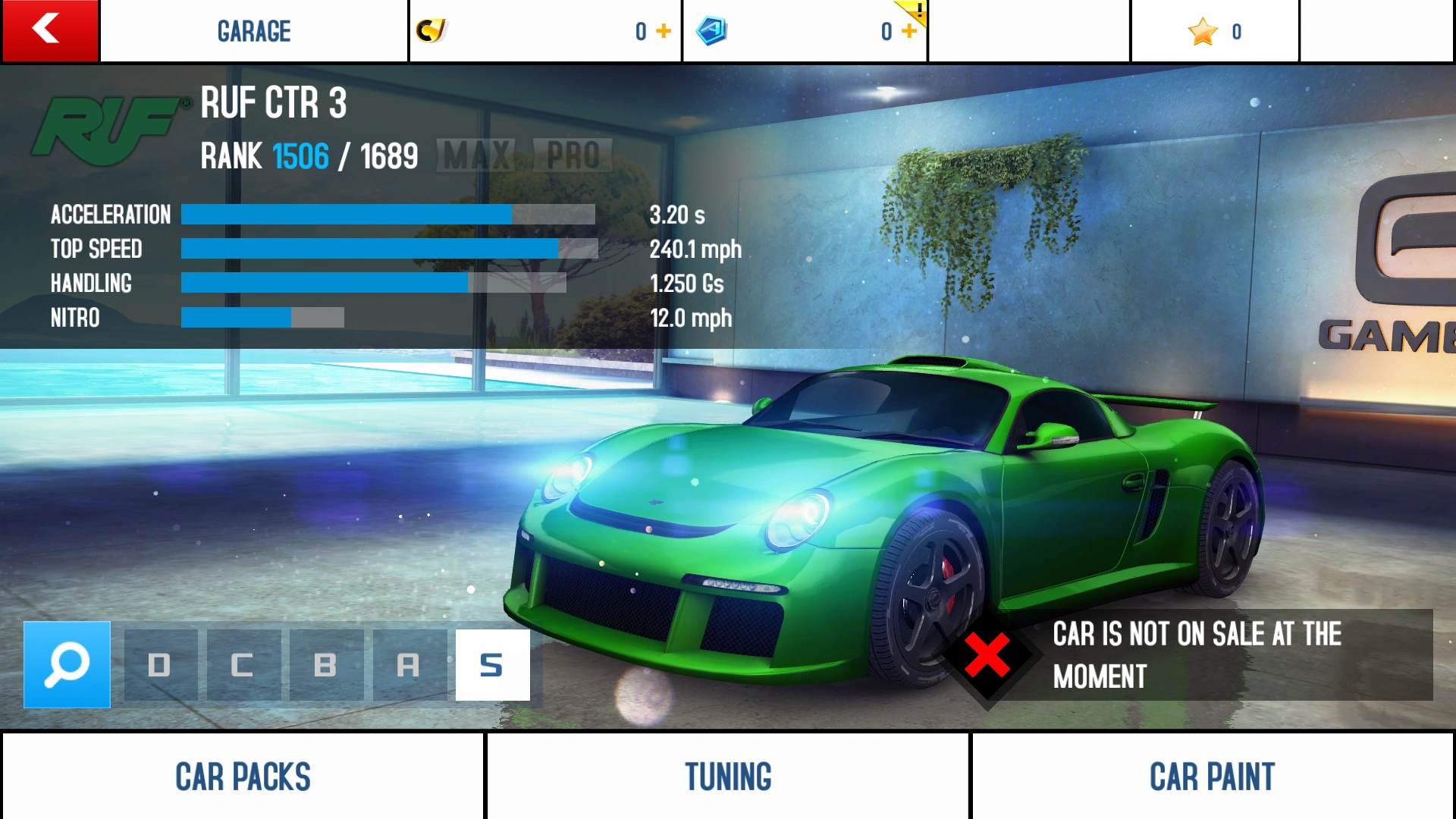
Task: Open the search magnifier to find cars
Action: pyautogui.click(x=67, y=665)
